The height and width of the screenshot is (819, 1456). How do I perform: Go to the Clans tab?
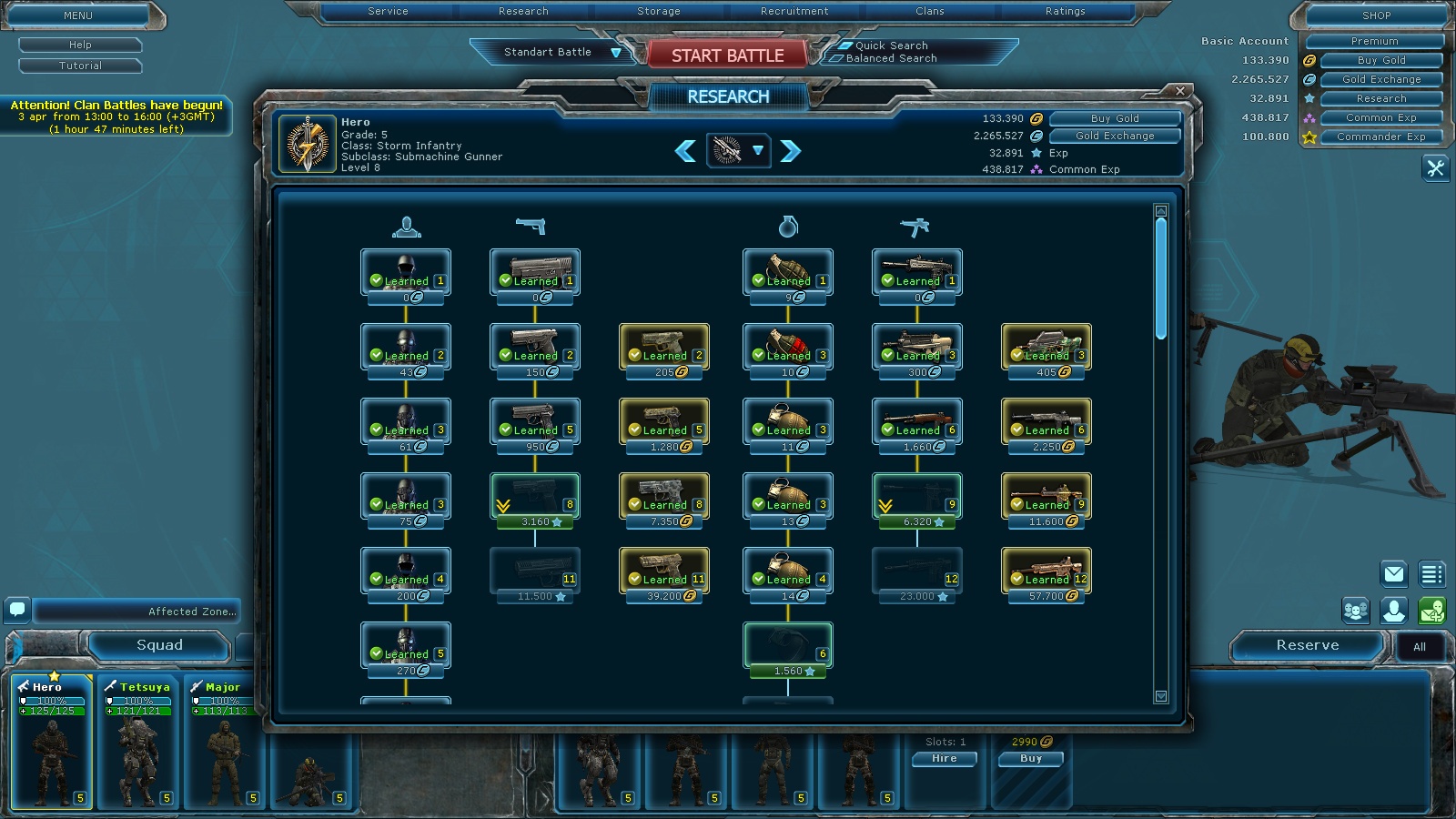(x=929, y=12)
